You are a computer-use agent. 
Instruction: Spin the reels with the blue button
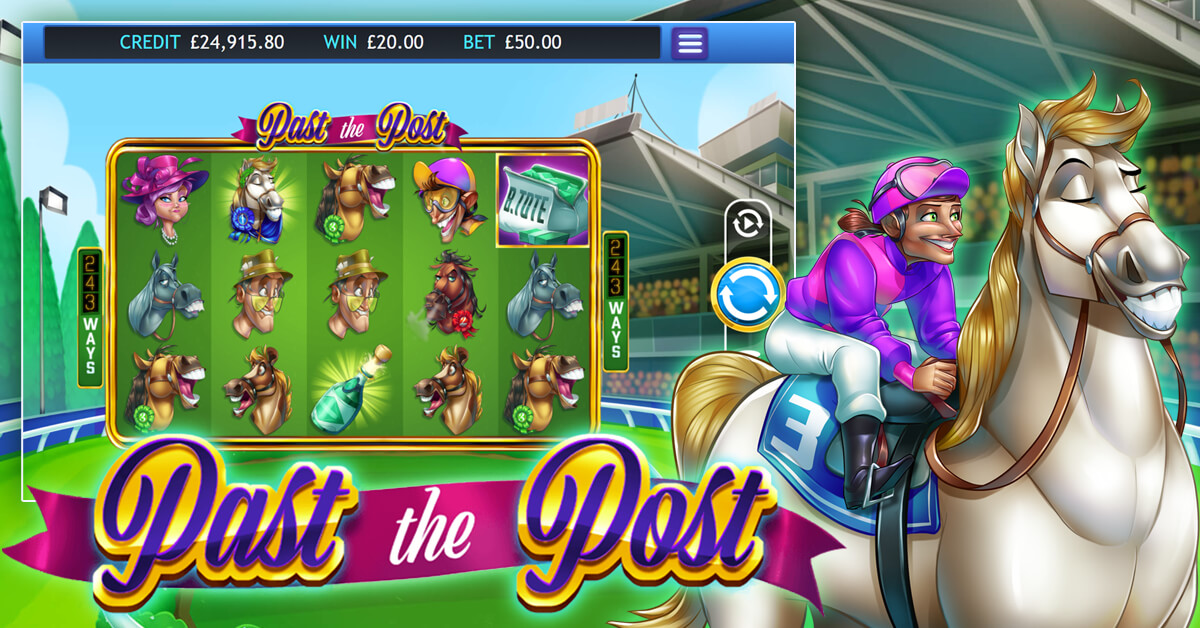(747, 295)
